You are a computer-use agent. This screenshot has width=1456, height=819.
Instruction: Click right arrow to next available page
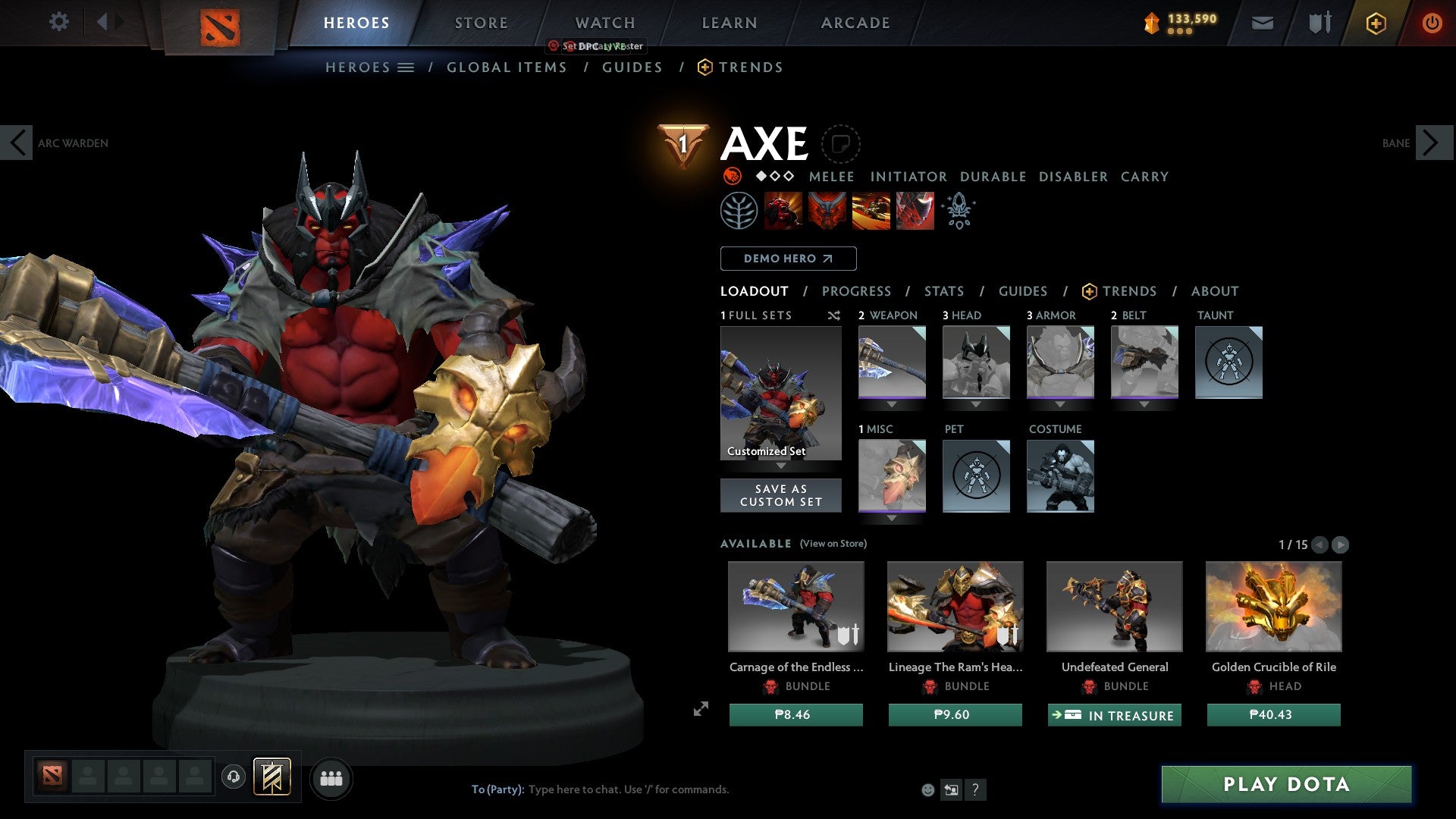pyautogui.click(x=1341, y=544)
